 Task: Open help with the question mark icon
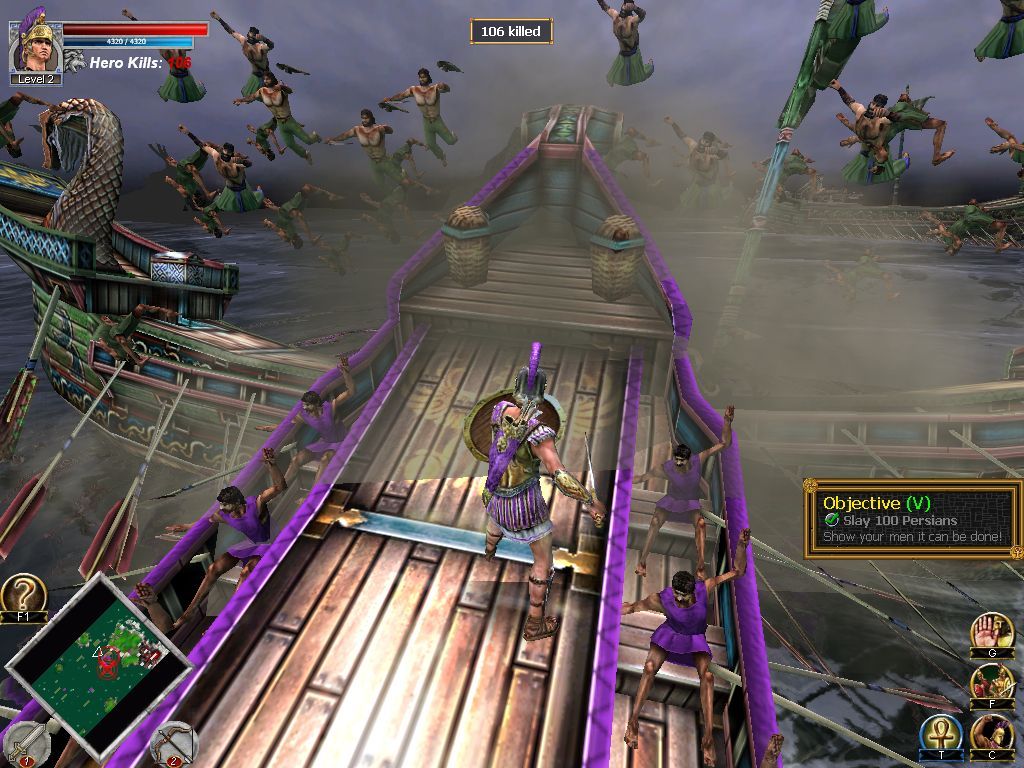(x=22, y=594)
